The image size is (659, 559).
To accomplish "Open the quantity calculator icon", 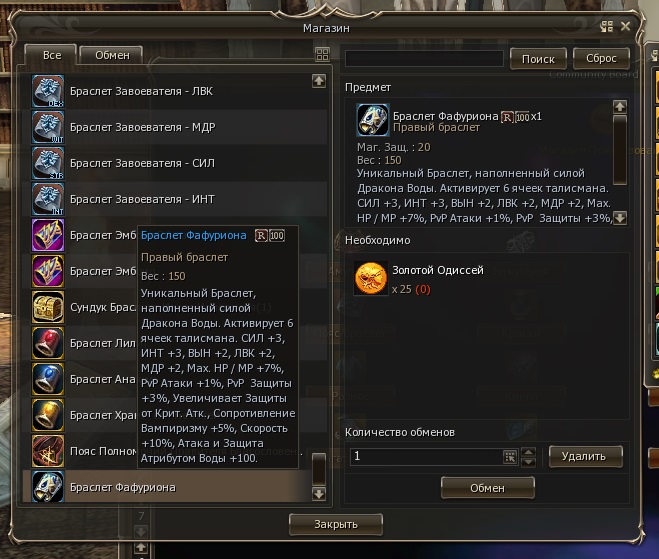I will pos(510,456).
